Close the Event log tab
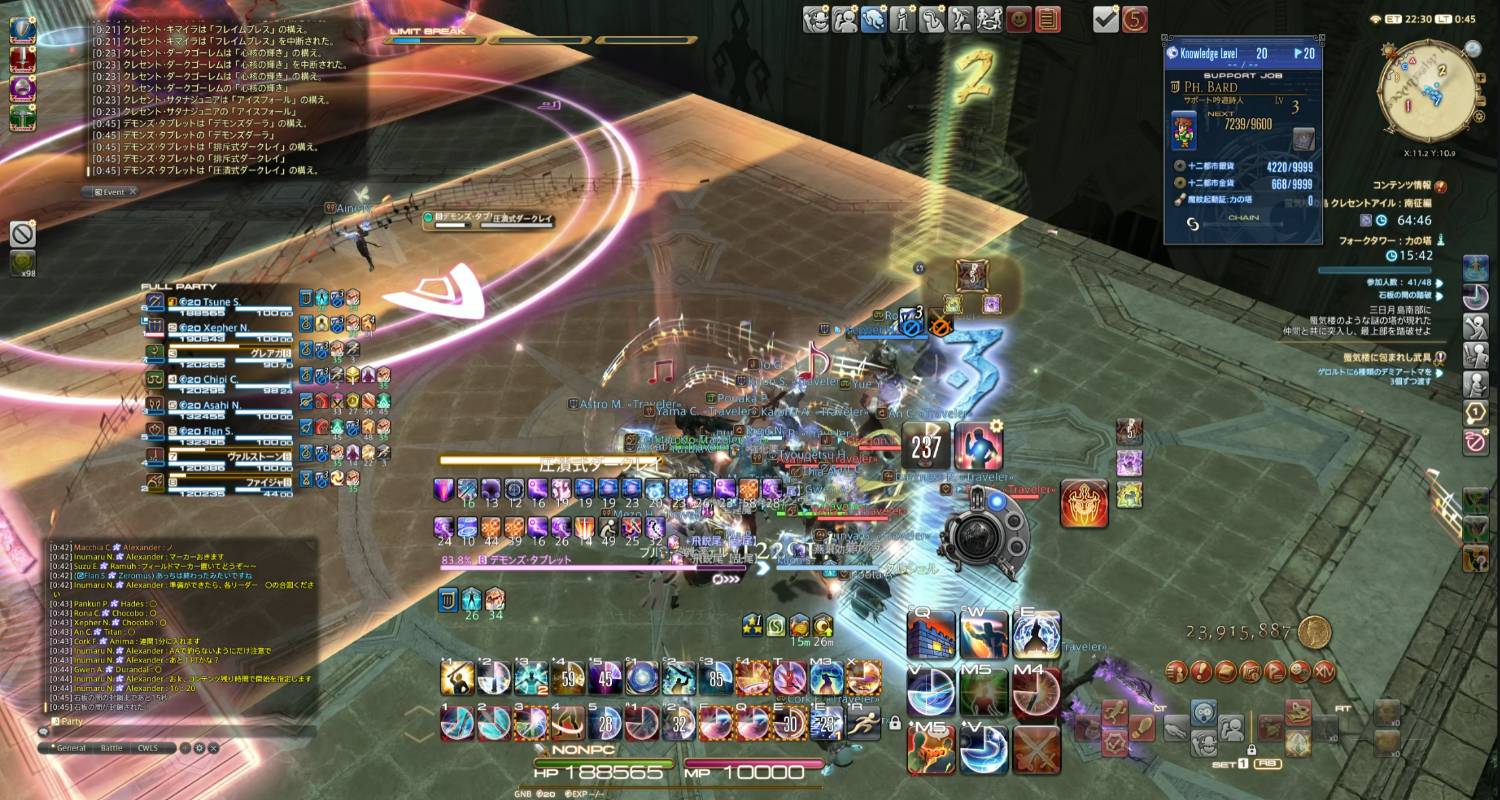This screenshot has height=800, width=1500. pyautogui.click(x=132, y=191)
